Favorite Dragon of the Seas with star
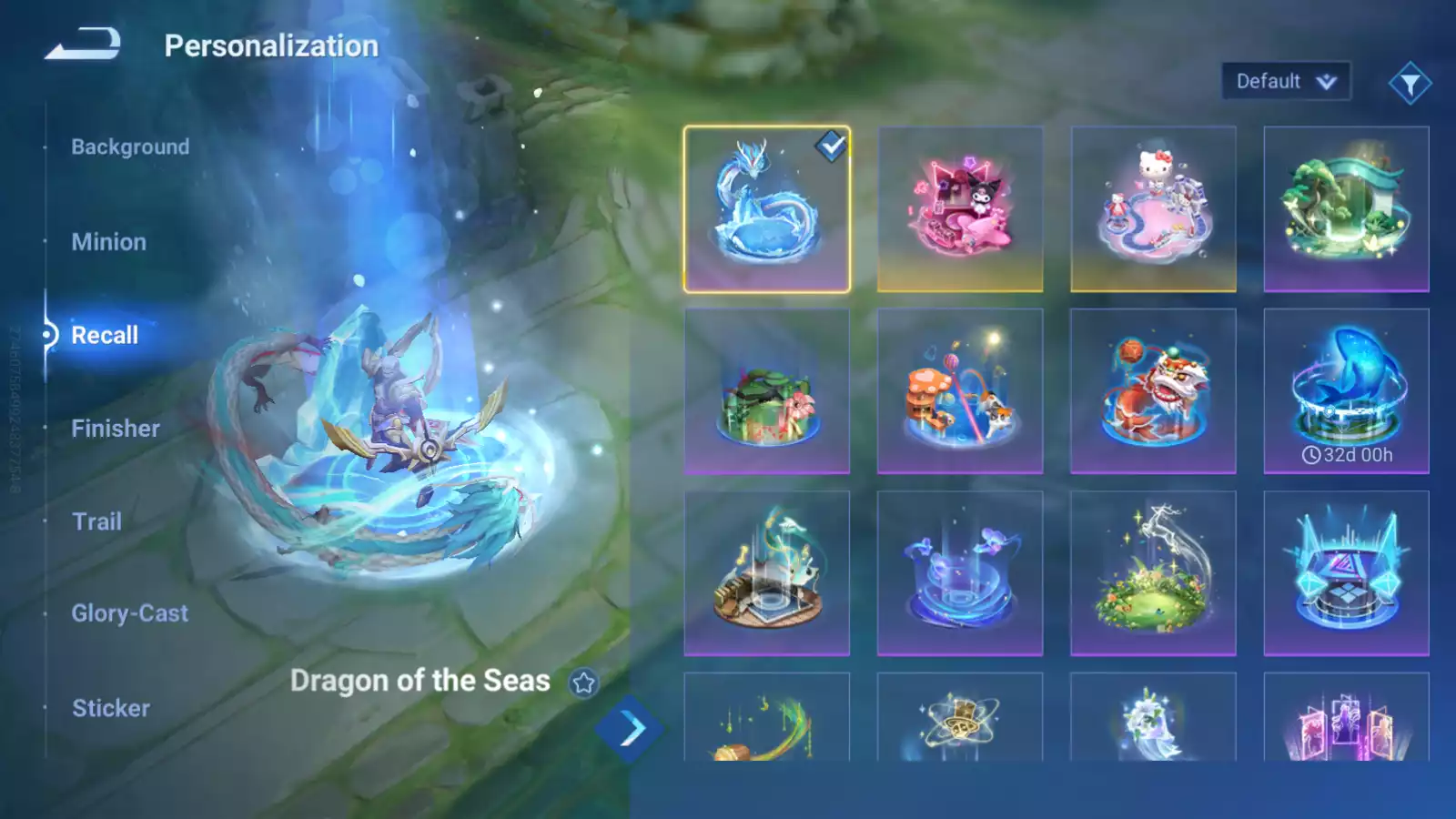The image size is (1456, 819). pos(583,682)
